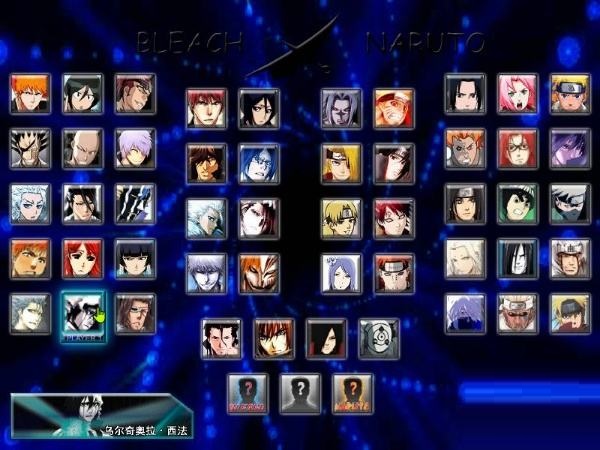This screenshot has width=600, height=450.
Task: Select Konan with purple hair
Action: [x=341, y=273]
